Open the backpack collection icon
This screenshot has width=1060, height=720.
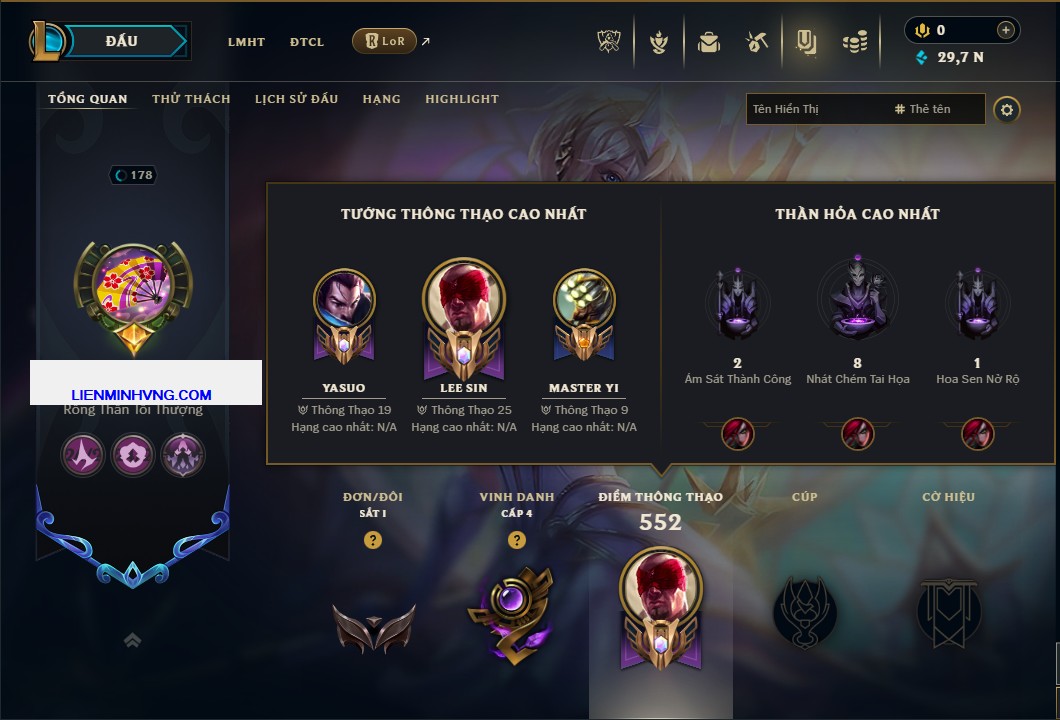pos(709,42)
